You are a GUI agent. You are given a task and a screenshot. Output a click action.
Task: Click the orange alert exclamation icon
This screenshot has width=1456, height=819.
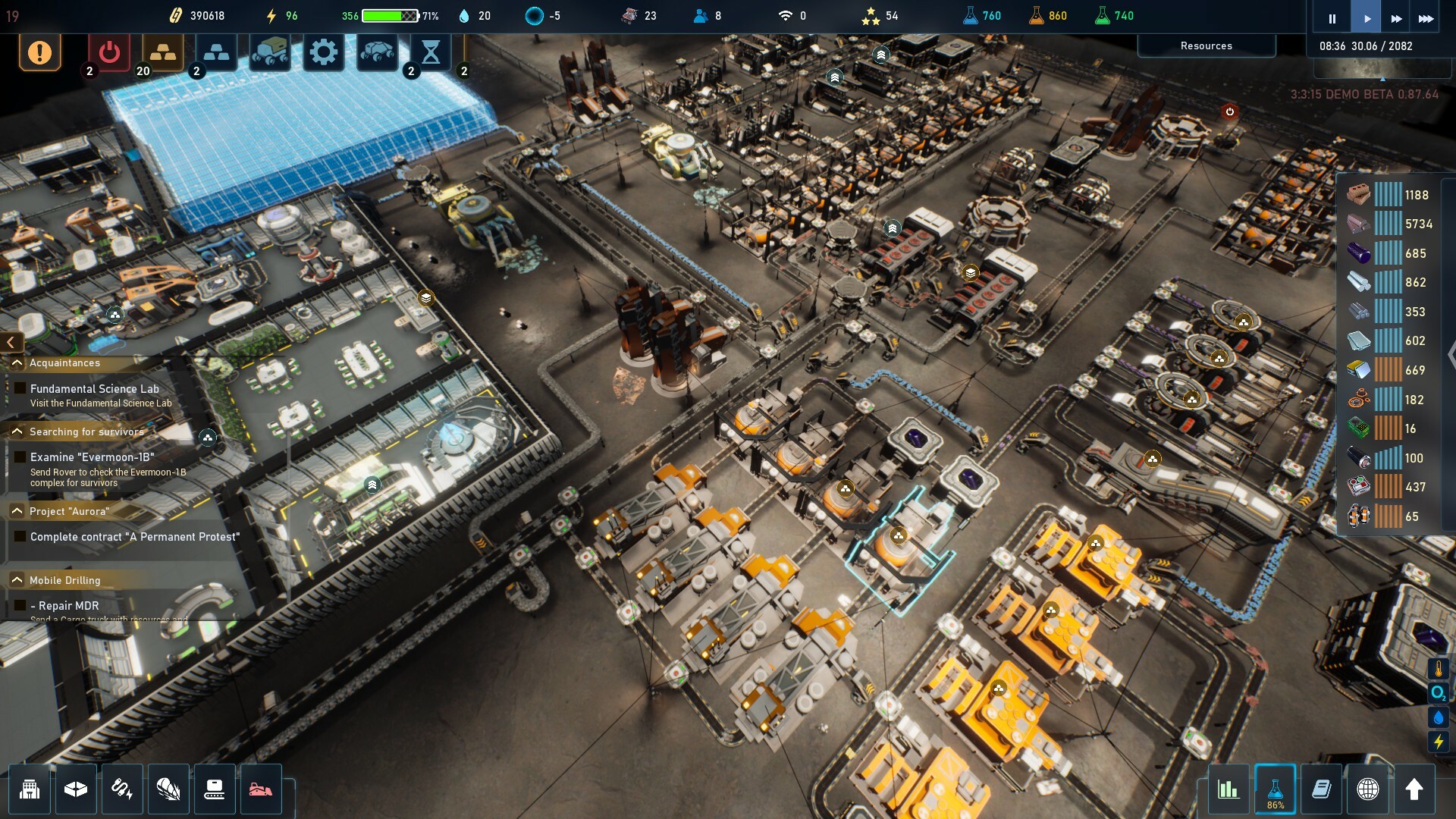click(39, 53)
